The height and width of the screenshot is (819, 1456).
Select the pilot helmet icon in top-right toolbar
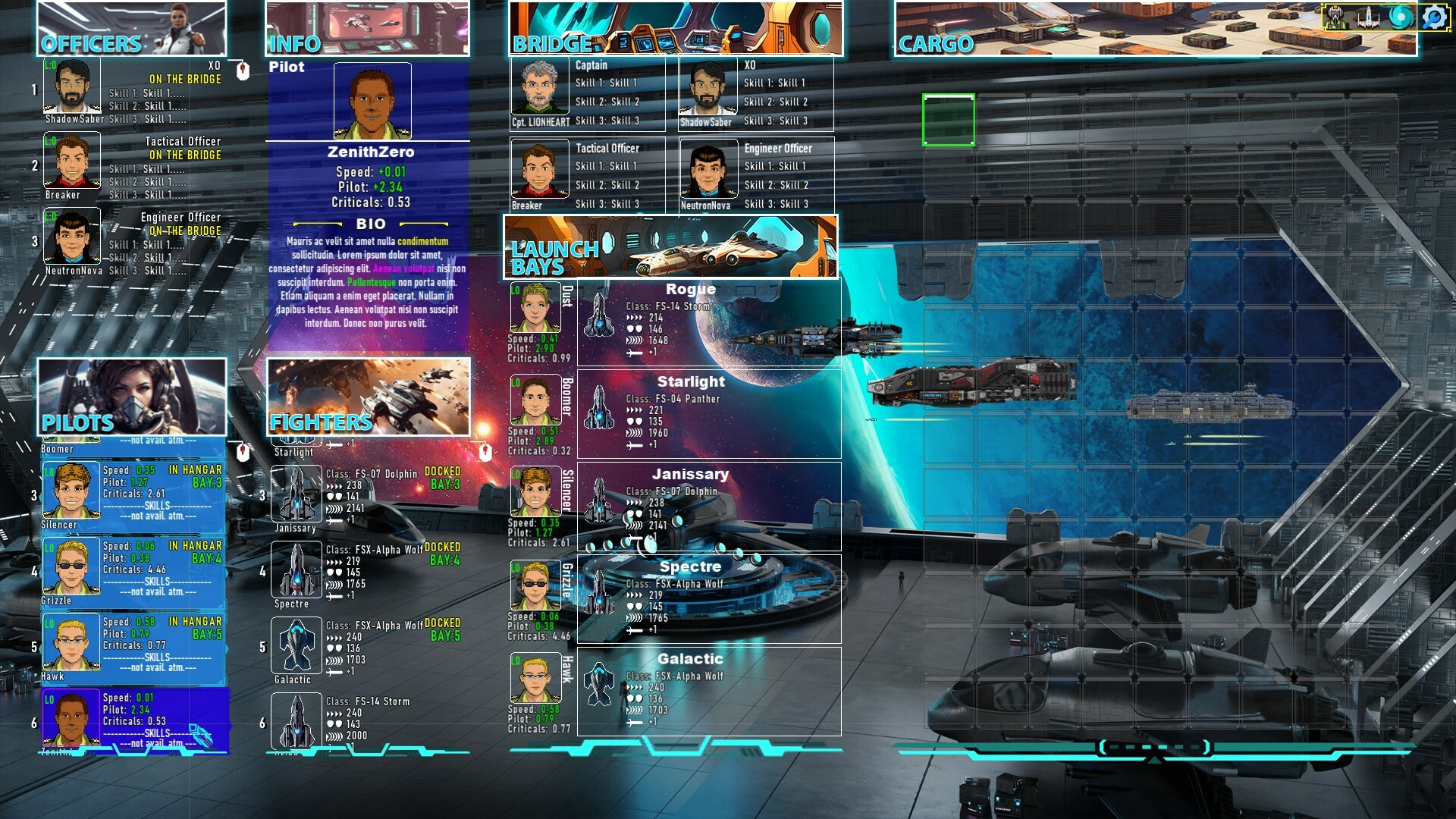click(1335, 17)
